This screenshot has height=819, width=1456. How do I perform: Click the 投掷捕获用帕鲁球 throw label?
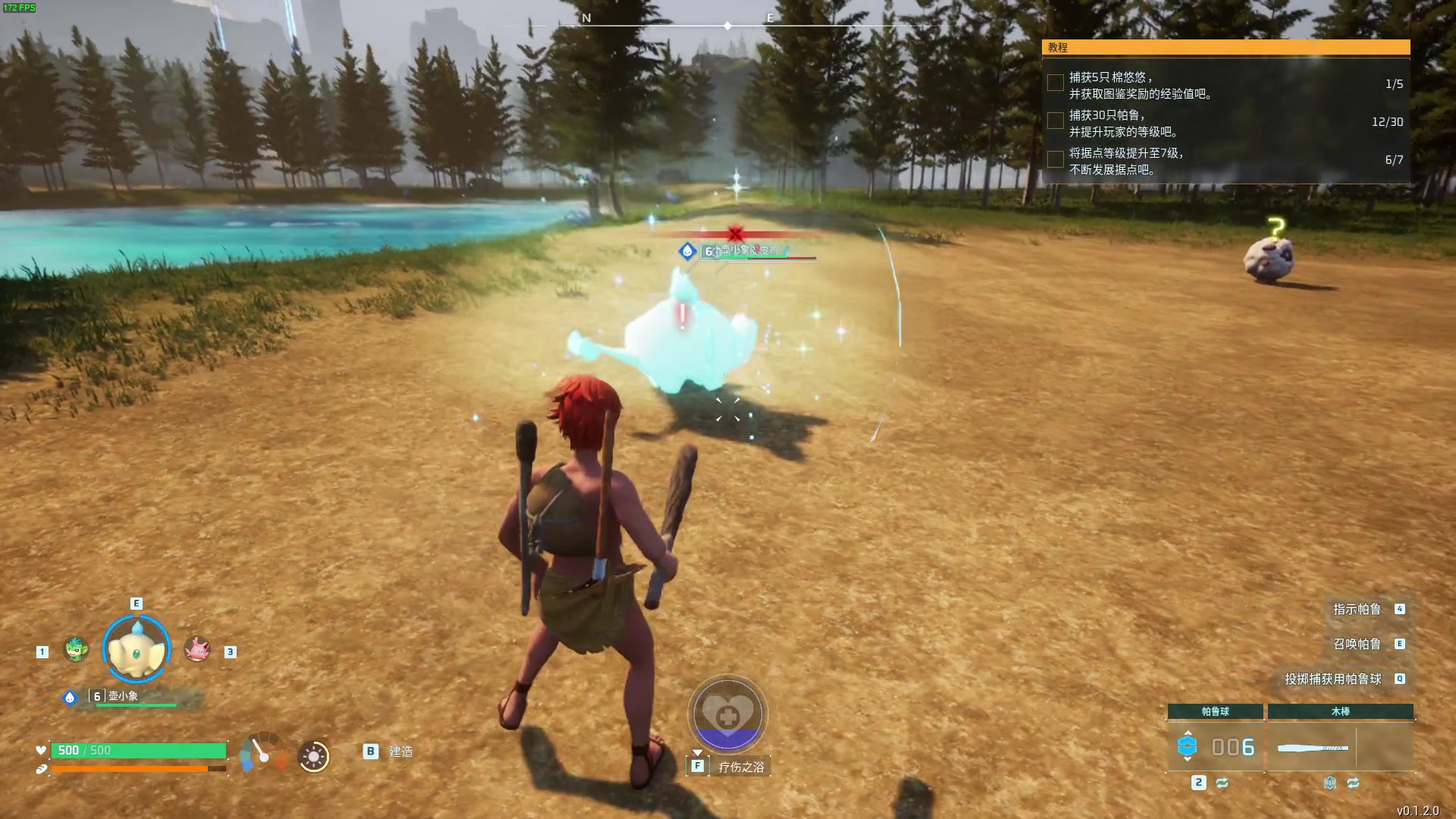click(x=1332, y=679)
